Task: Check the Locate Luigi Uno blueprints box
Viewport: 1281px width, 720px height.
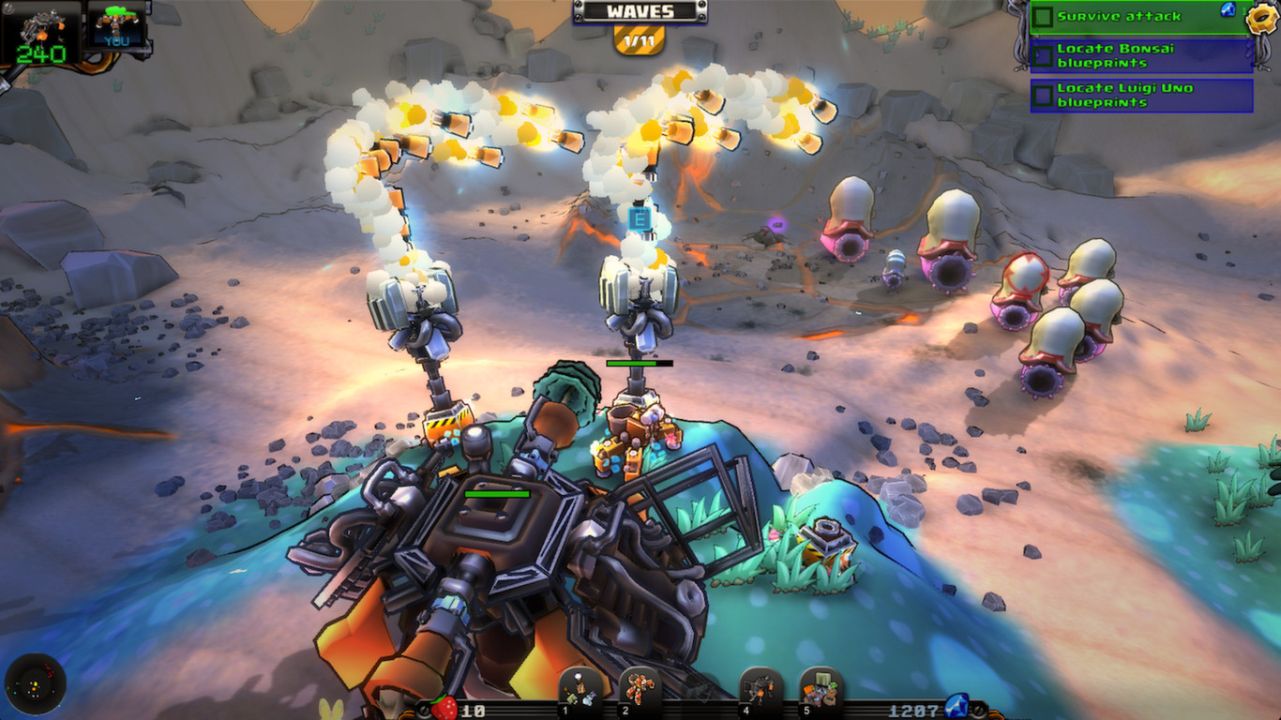Action: point(1044,93)
